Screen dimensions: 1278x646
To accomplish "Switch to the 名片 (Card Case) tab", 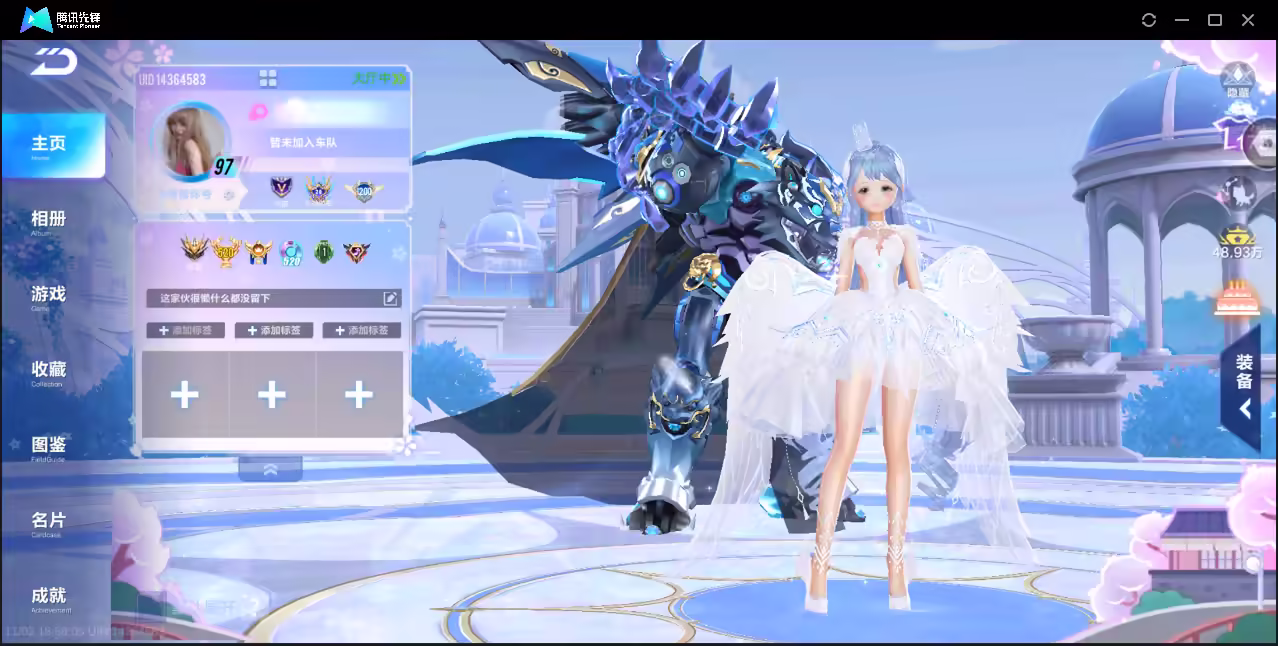I will point(48,521).
